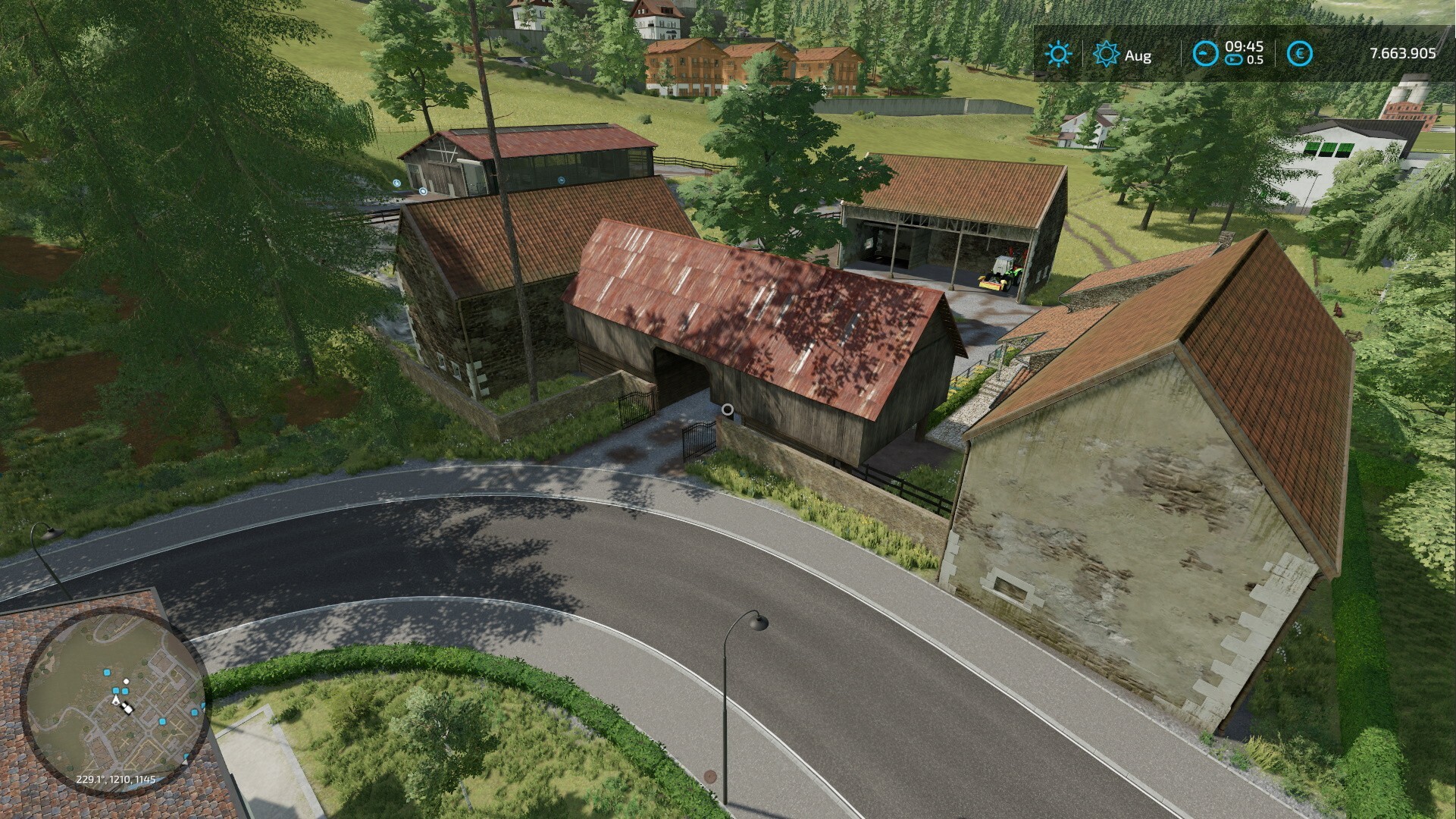Click the sunny weather forecast icon
Screen dimensions: 1456x819
[1057, 55]
